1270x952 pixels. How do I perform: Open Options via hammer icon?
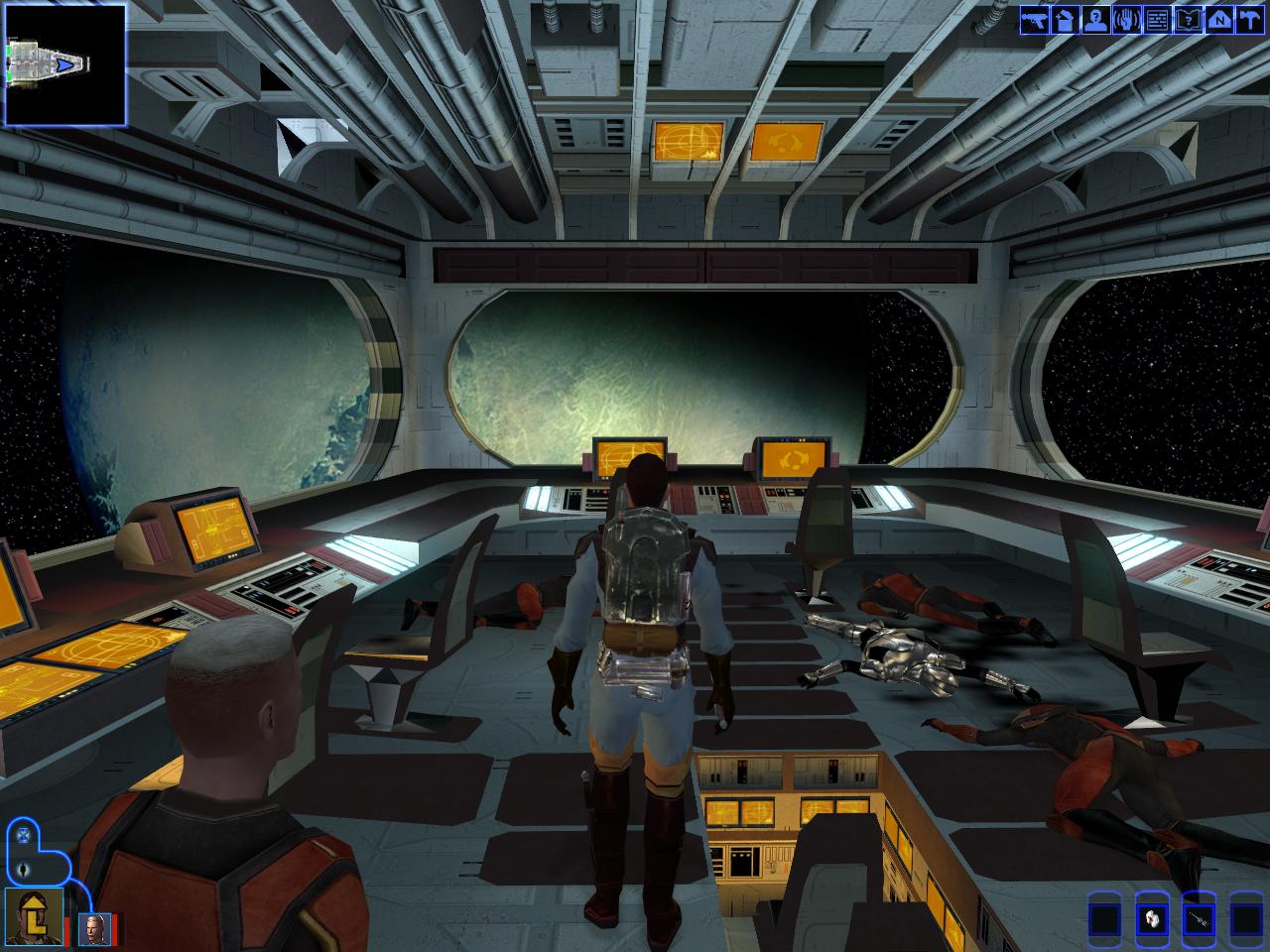[1248, 19]
